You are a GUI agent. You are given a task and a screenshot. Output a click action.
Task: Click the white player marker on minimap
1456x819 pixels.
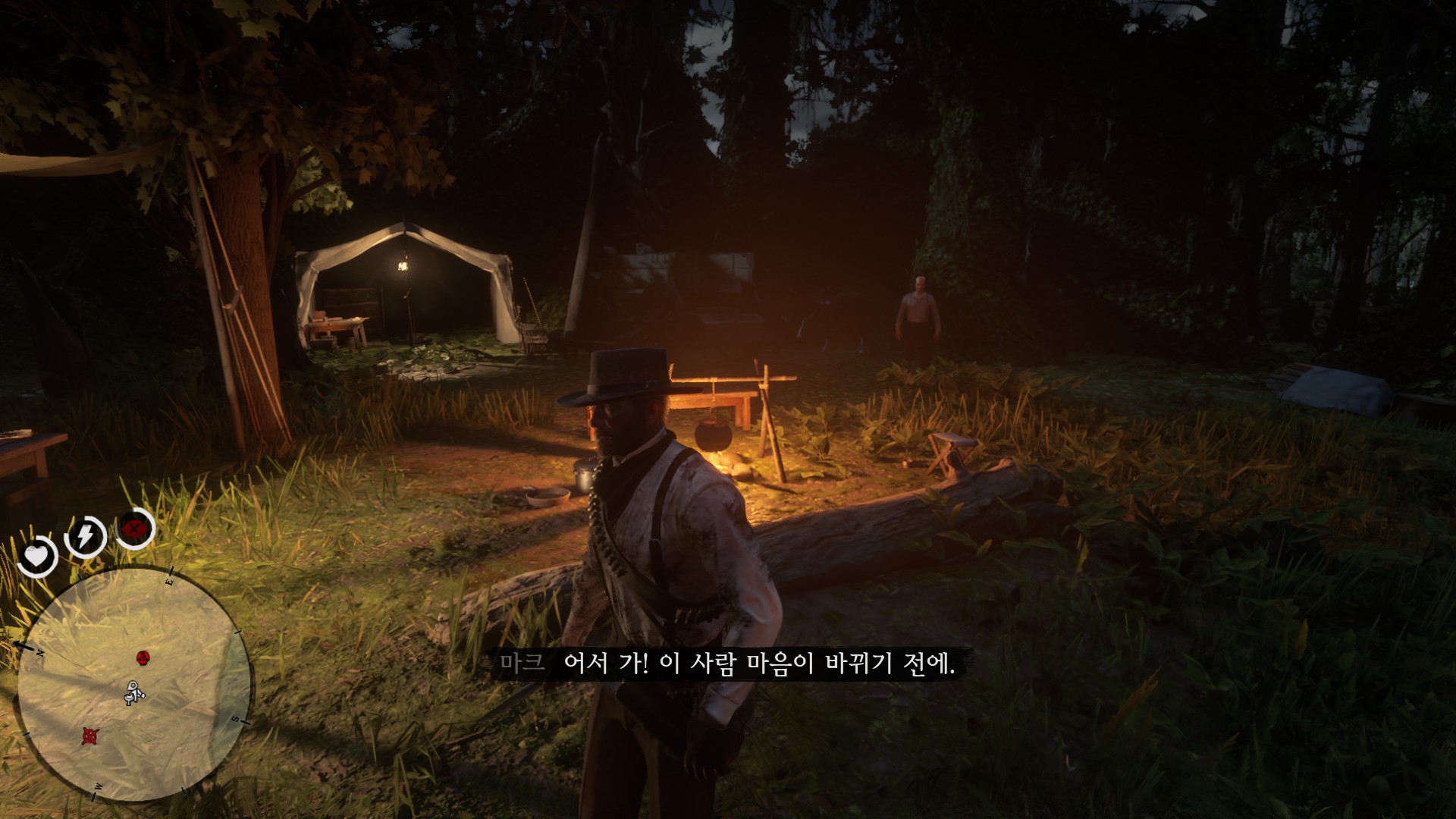(x=133, y=693)
